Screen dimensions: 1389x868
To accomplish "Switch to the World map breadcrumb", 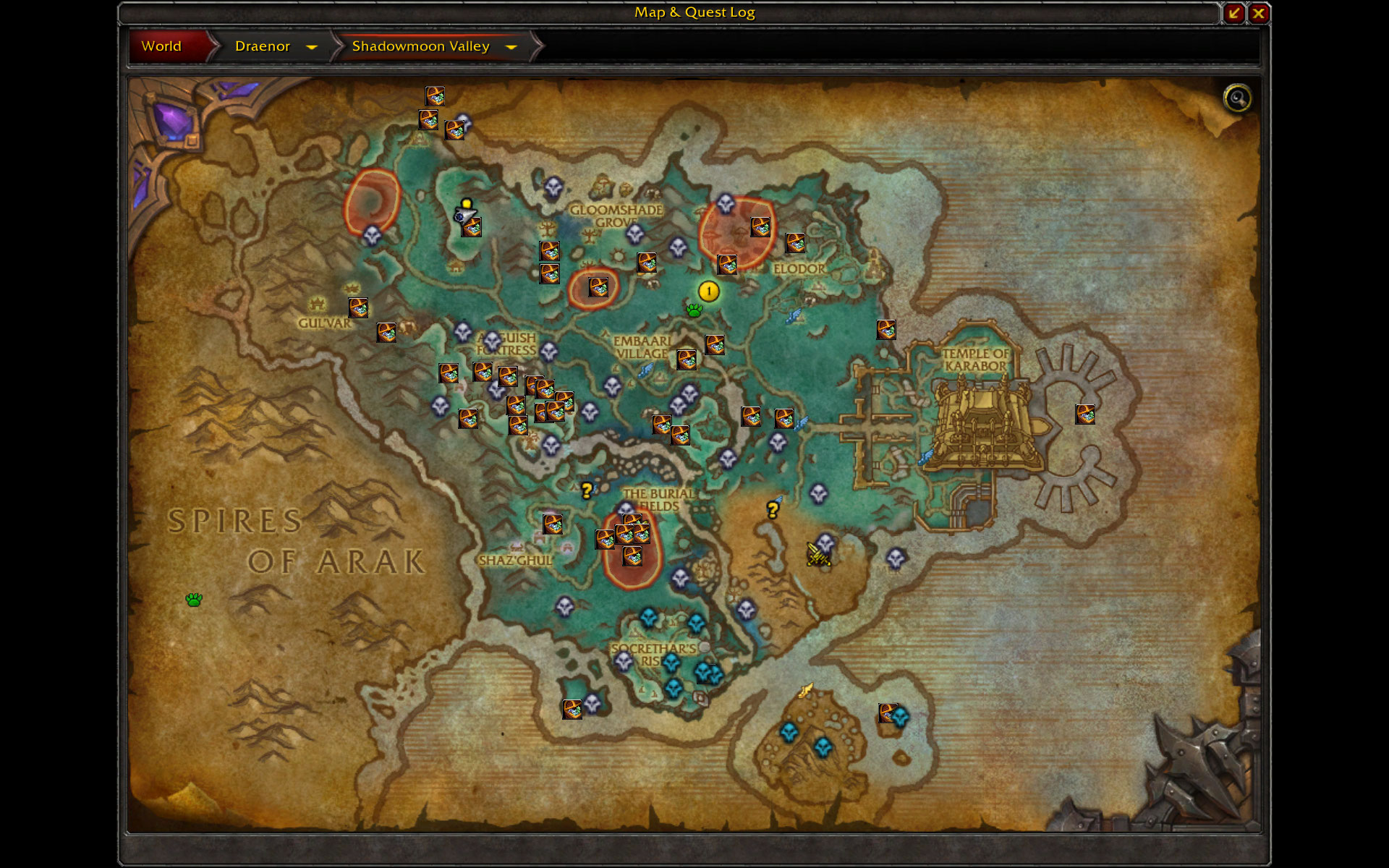I will tap(162, 46).
